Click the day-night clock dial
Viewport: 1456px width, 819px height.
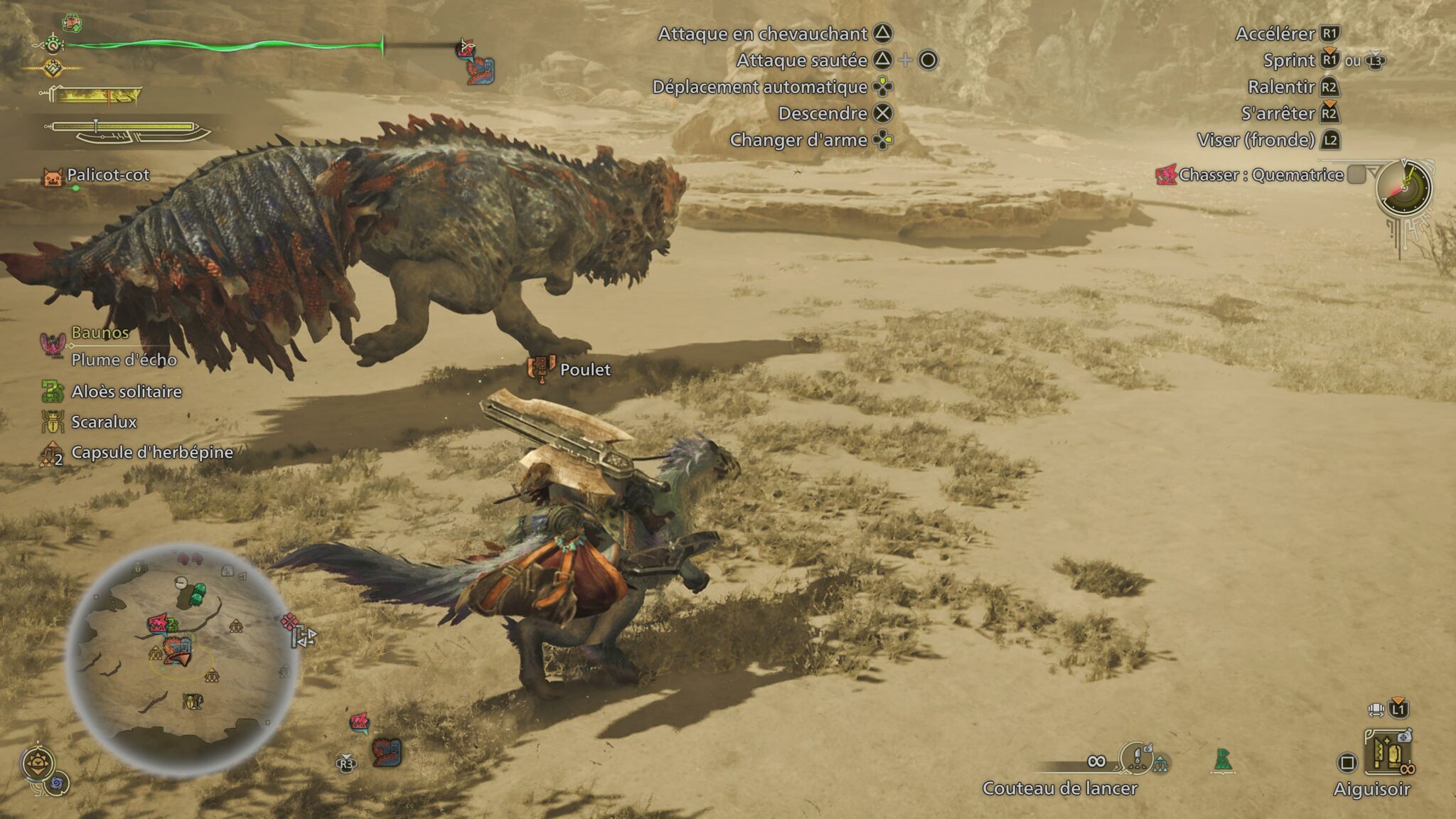click(1404, 188)
